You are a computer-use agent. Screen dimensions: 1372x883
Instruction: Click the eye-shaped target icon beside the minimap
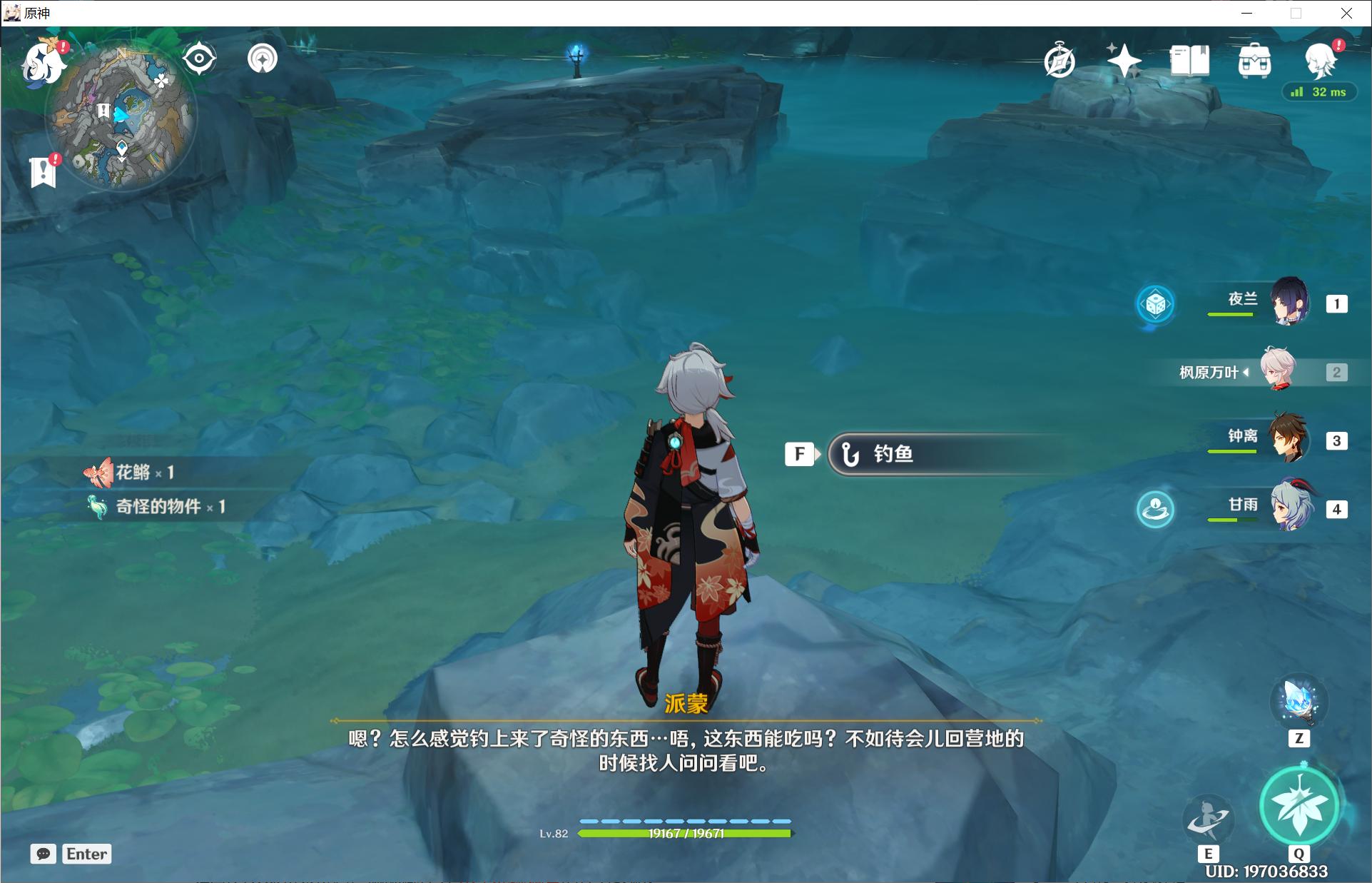[199, 59]
